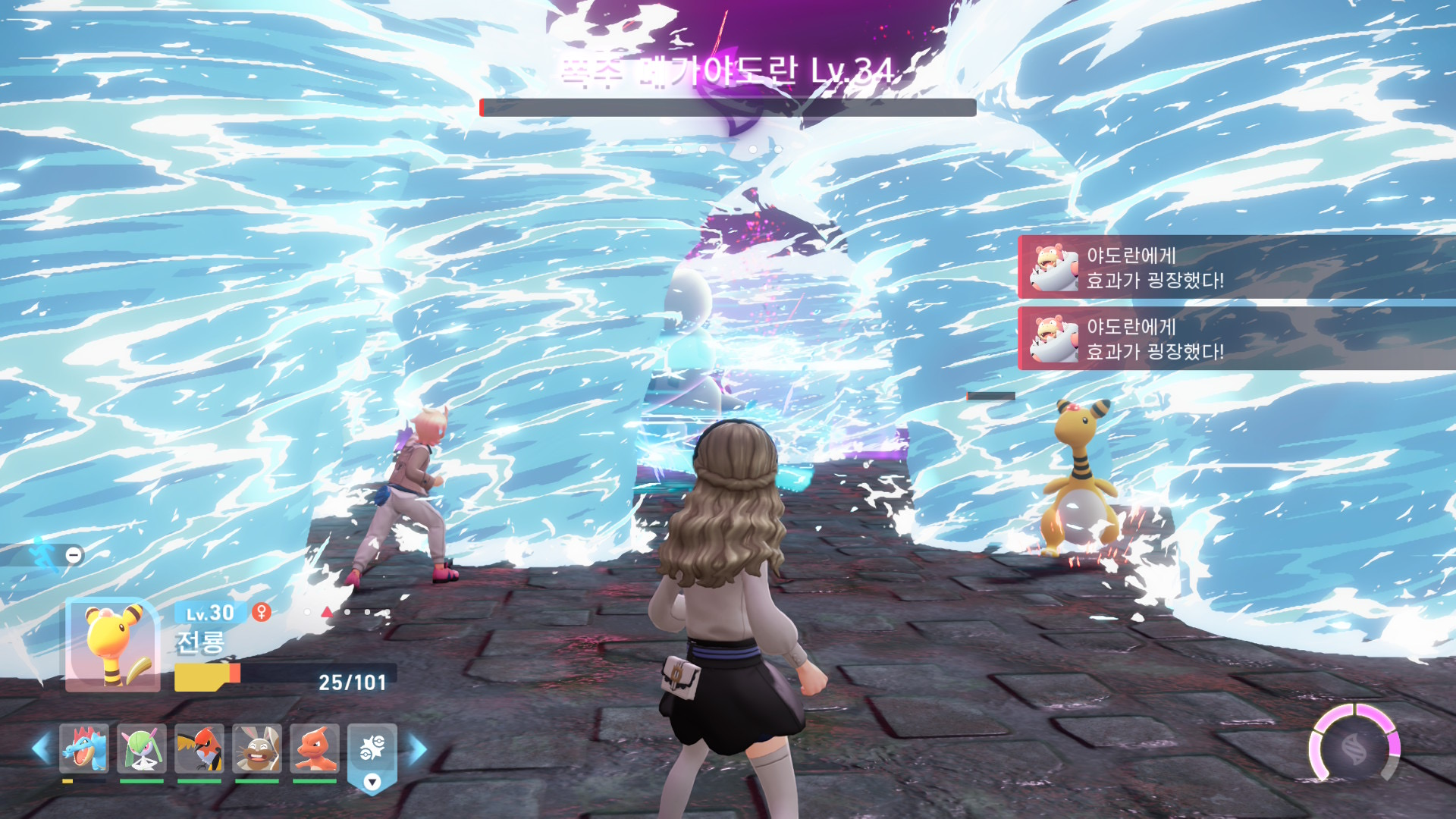Open the bottom Slowbro battle log entry
This screenshot has height=819, width=1456.
point(1236,339)
